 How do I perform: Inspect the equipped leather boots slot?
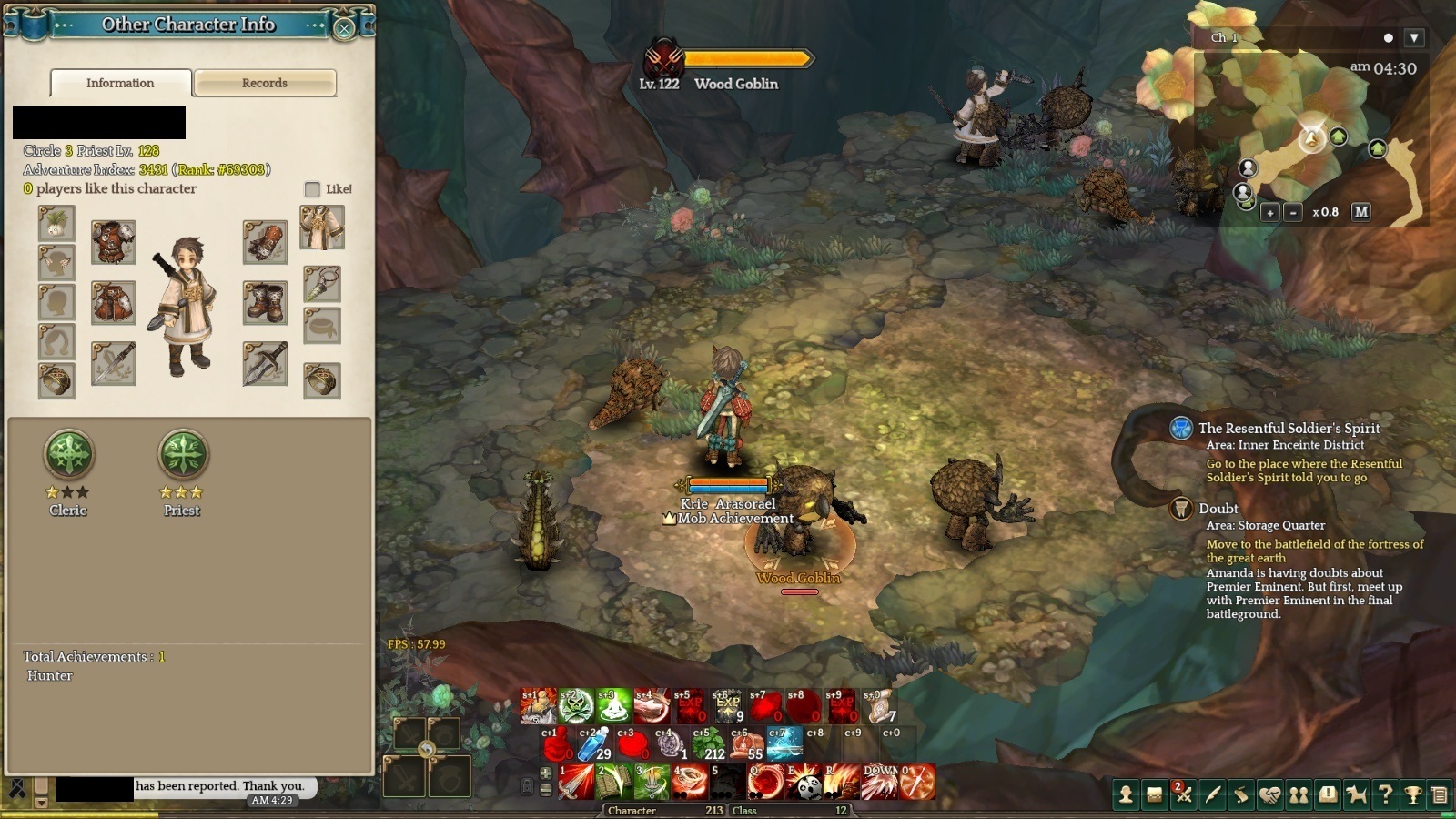[x=265, y=302]
